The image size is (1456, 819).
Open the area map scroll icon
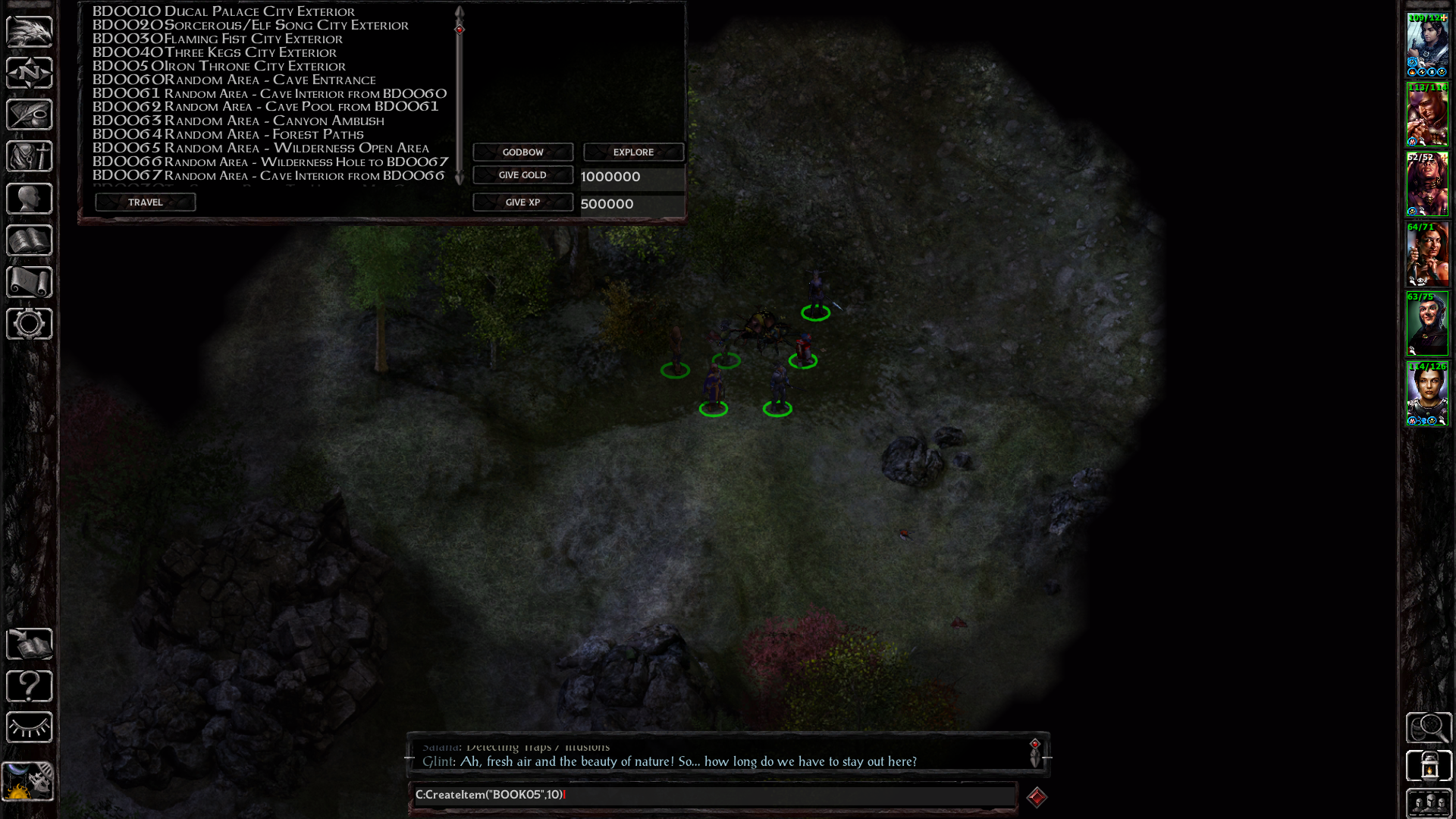[x=30, y=282]
